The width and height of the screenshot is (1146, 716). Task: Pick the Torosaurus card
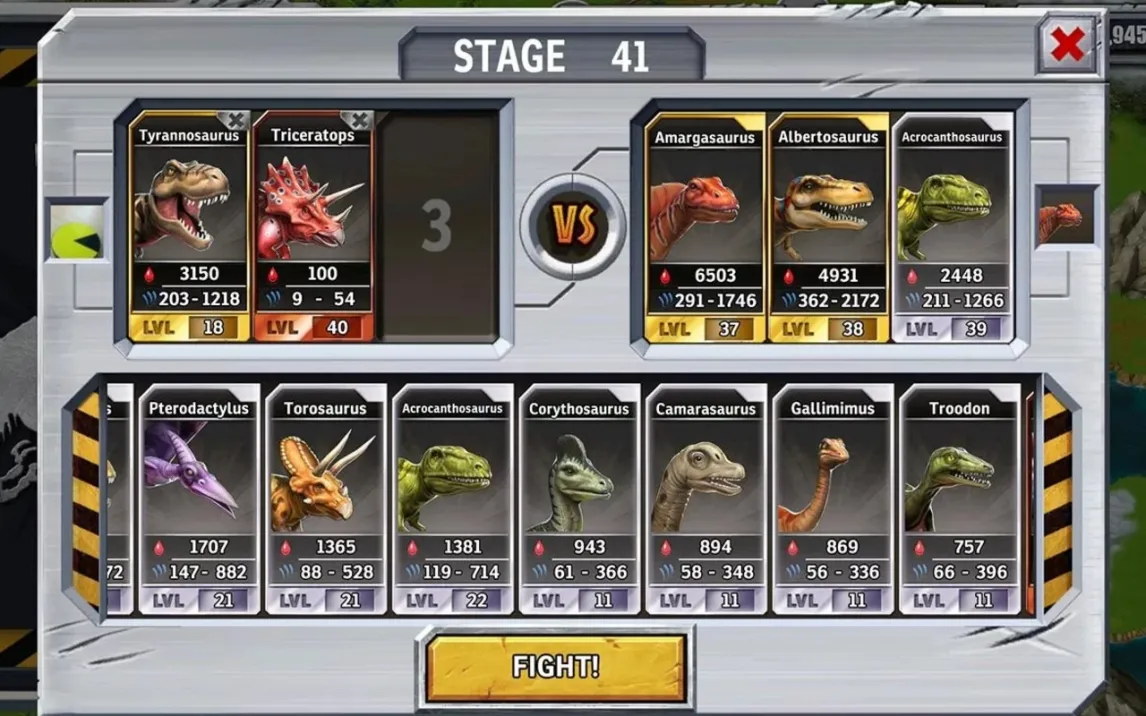tap(325, 498)
